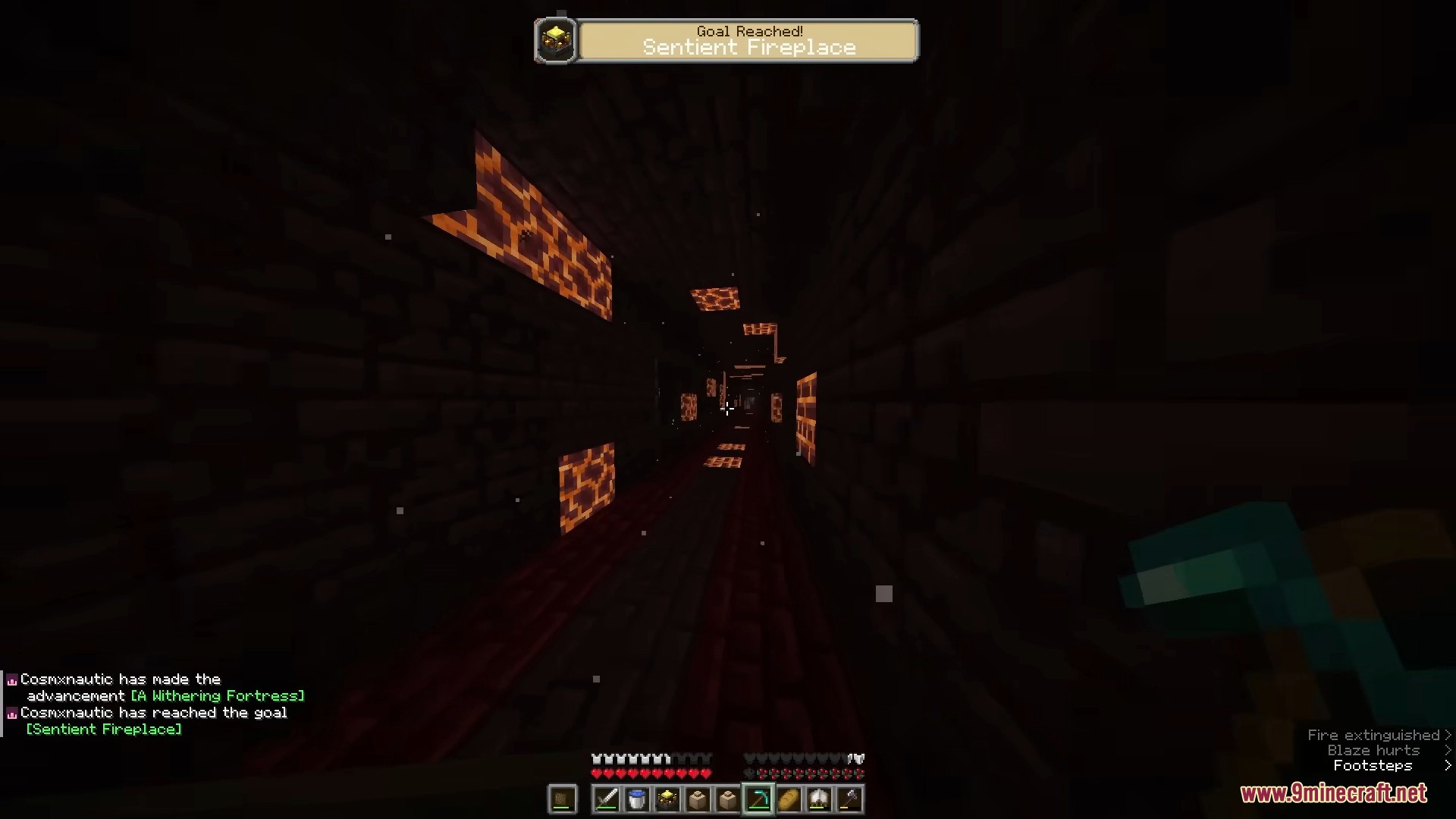Click the offhand item slot

pos(562,799)
